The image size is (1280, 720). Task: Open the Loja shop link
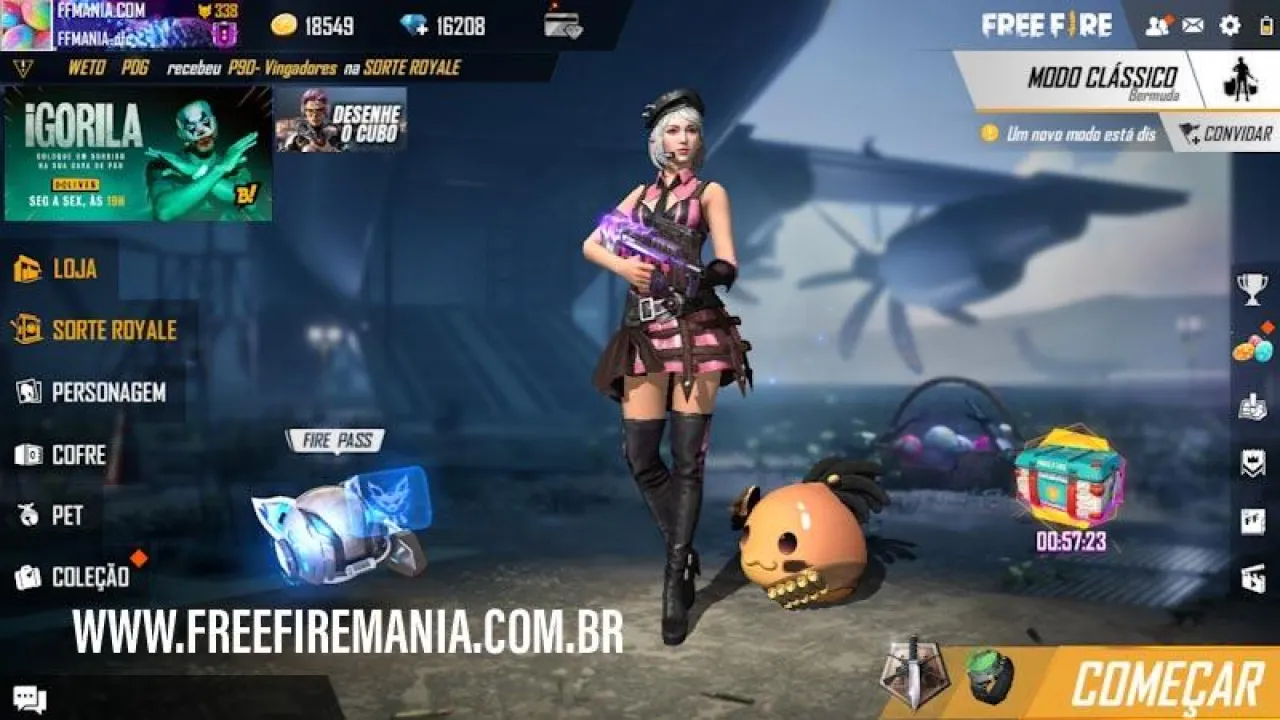click(70, 268)
